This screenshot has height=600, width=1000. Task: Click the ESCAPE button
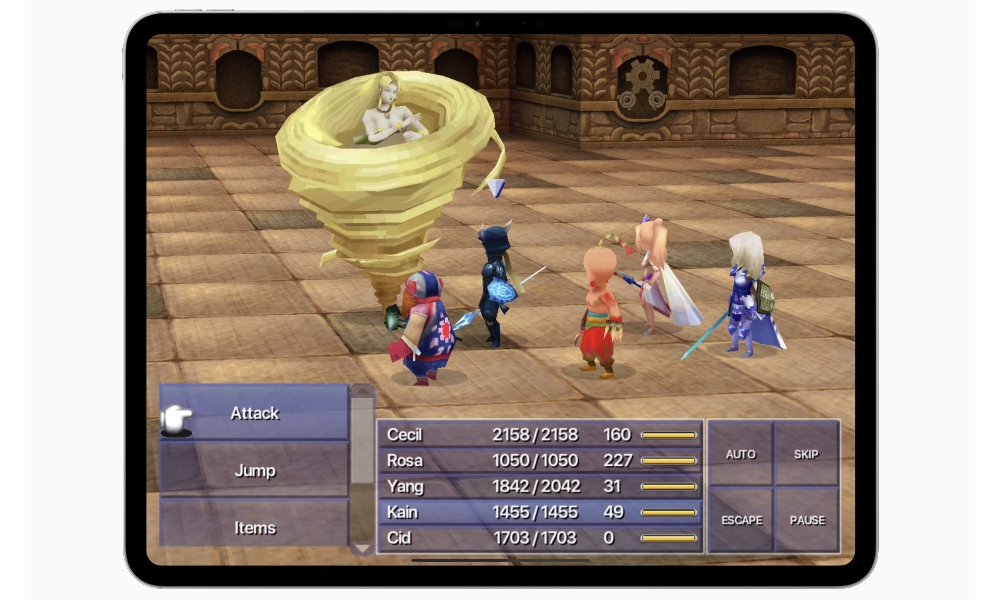click(740, 520)
